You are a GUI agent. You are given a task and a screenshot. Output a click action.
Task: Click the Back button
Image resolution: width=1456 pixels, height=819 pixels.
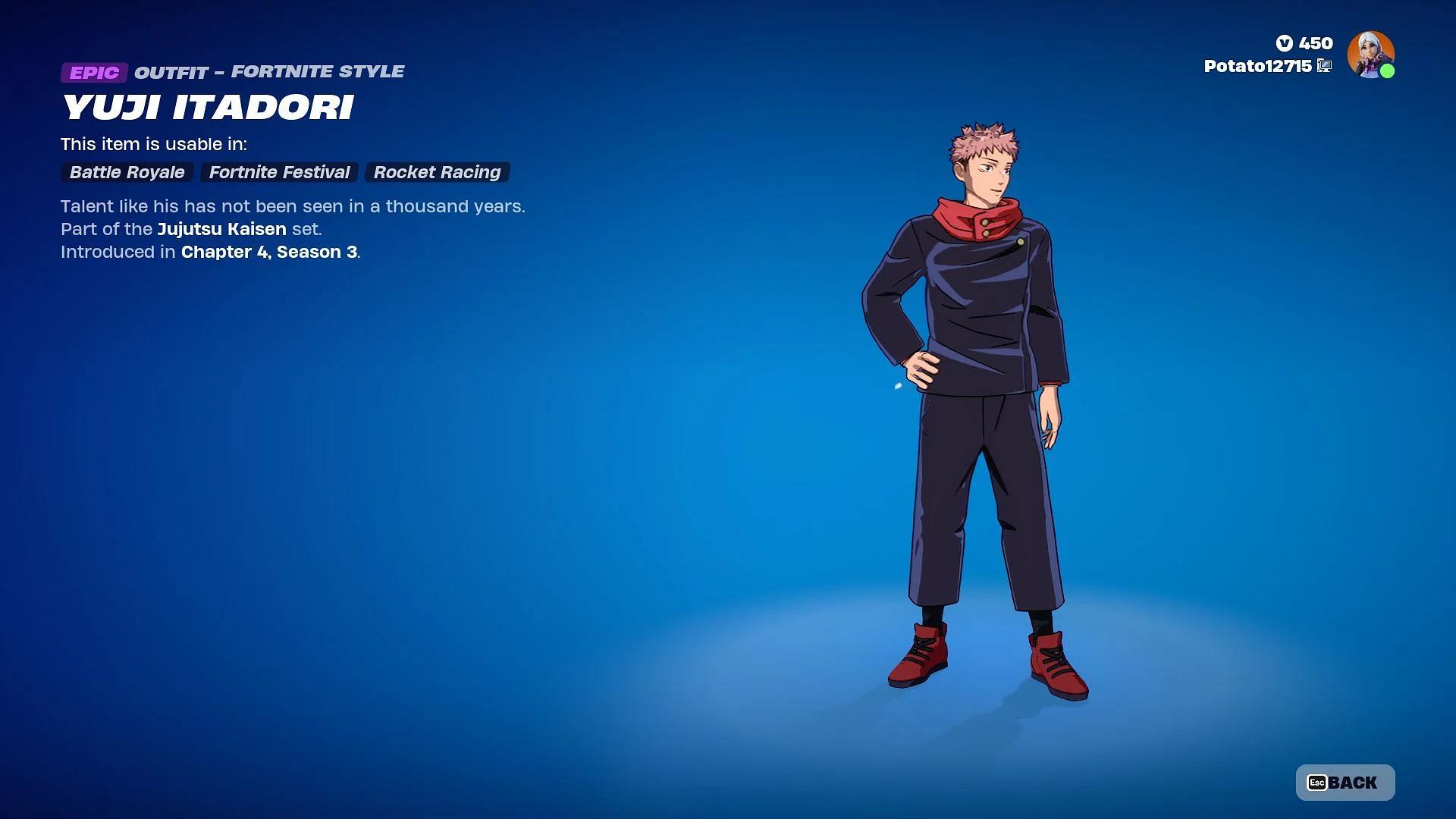pyautogui.click(x=1345, y=783)
